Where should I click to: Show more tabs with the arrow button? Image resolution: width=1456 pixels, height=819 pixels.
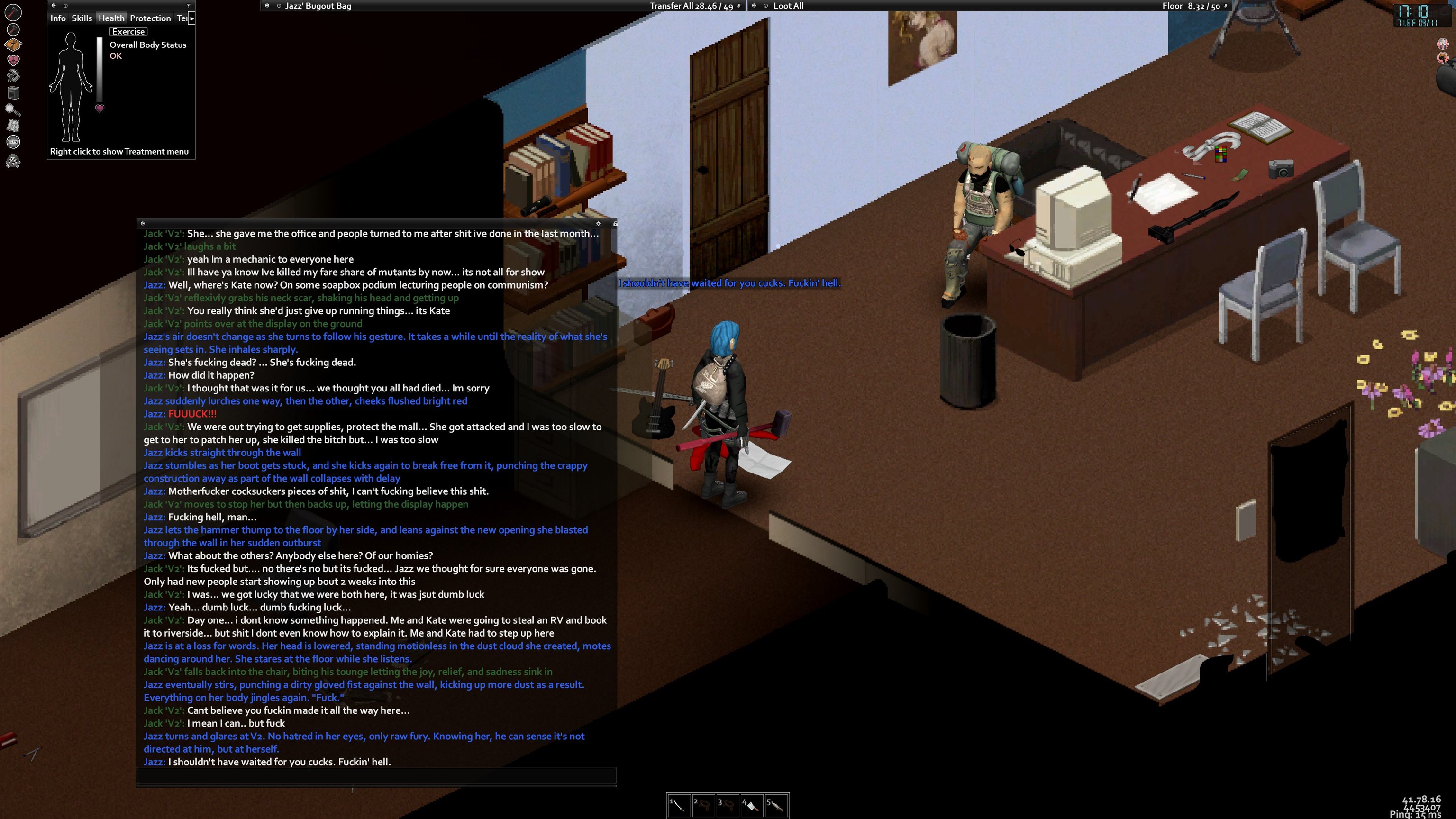[192, 18]
